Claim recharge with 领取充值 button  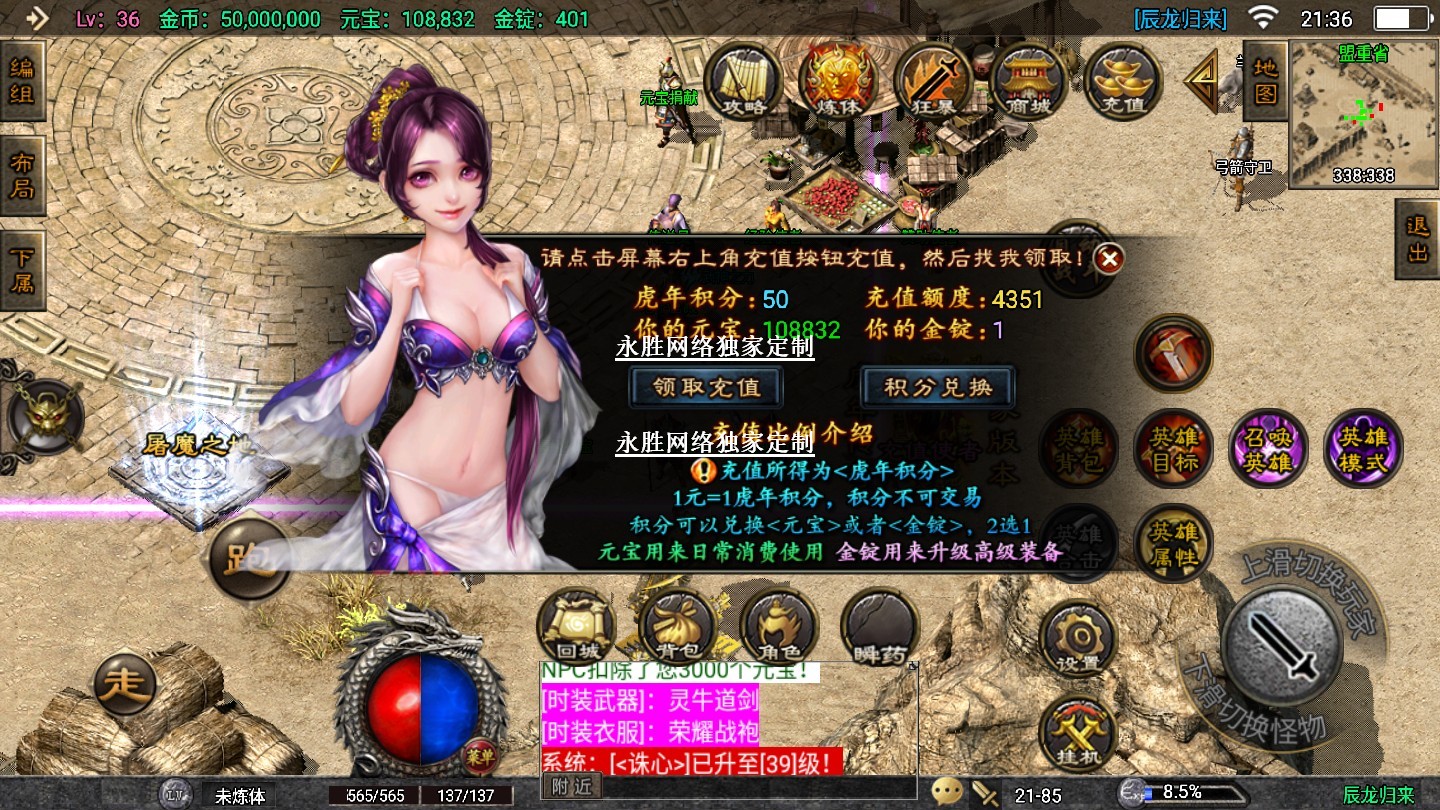[706, 387]
